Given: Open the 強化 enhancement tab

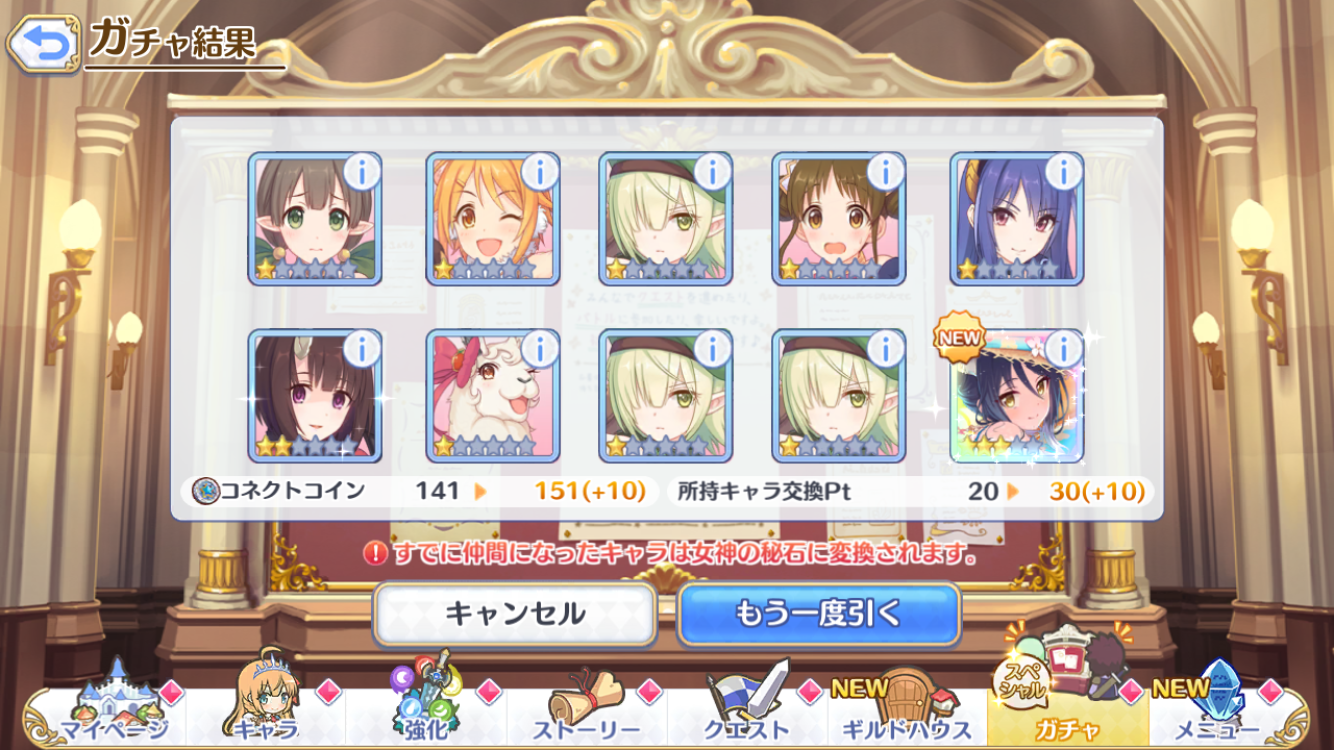Looking at the screenshot, I should point(427,712).
